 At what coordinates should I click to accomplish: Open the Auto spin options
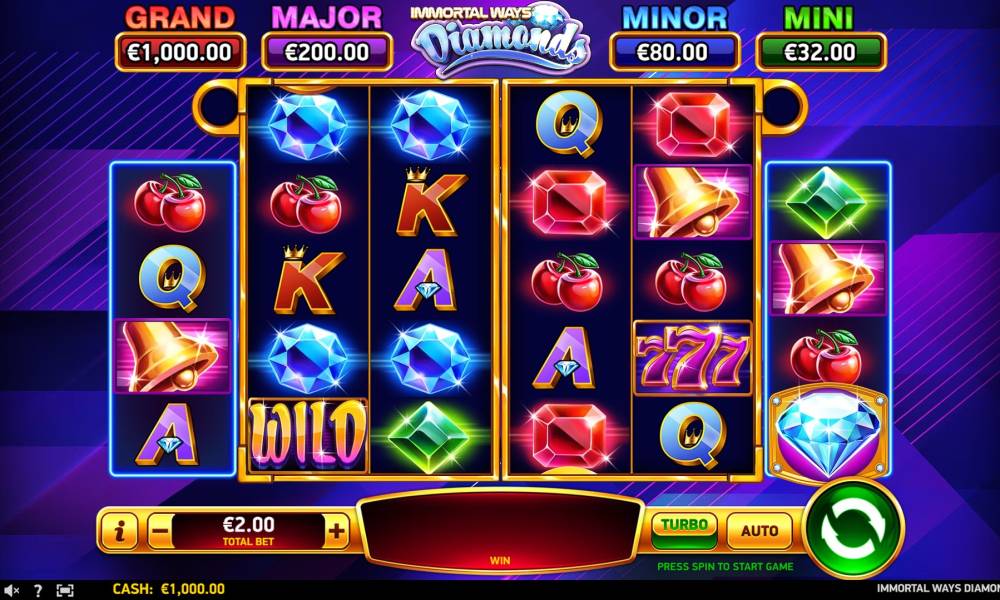tap(759, 530)
